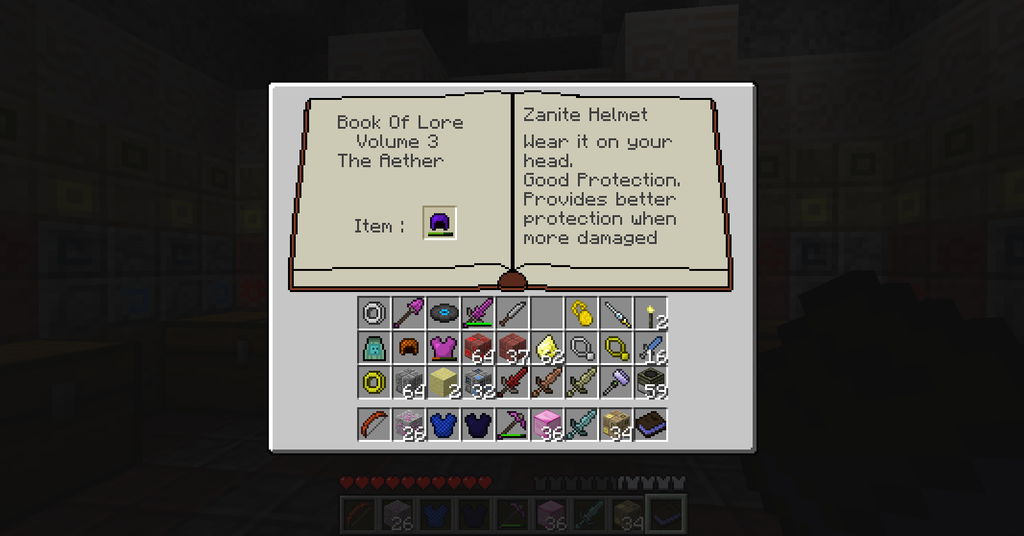Pick up the purple Zanite pickaxe

click(x=512, y=424)
